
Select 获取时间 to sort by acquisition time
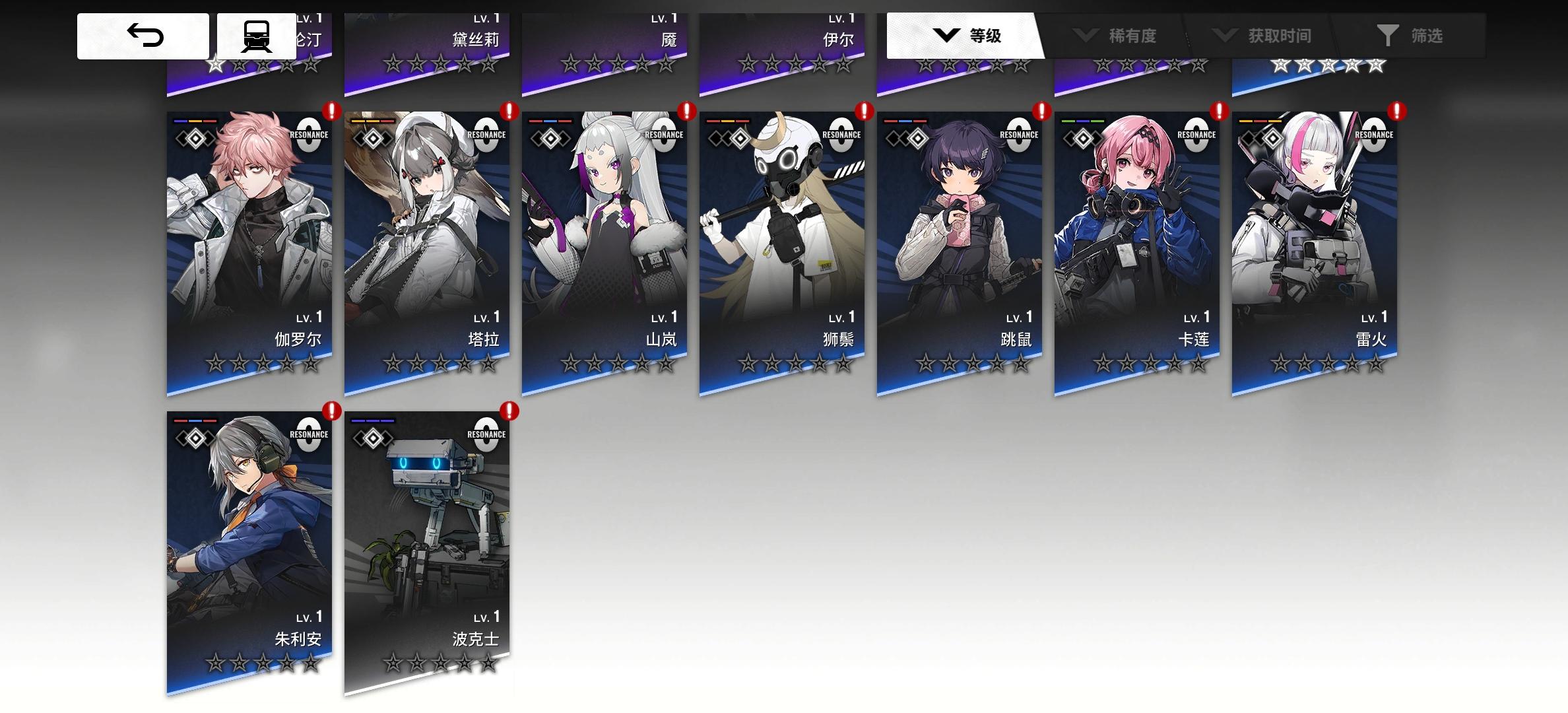pyautogui.click(x=1280, y=36)
